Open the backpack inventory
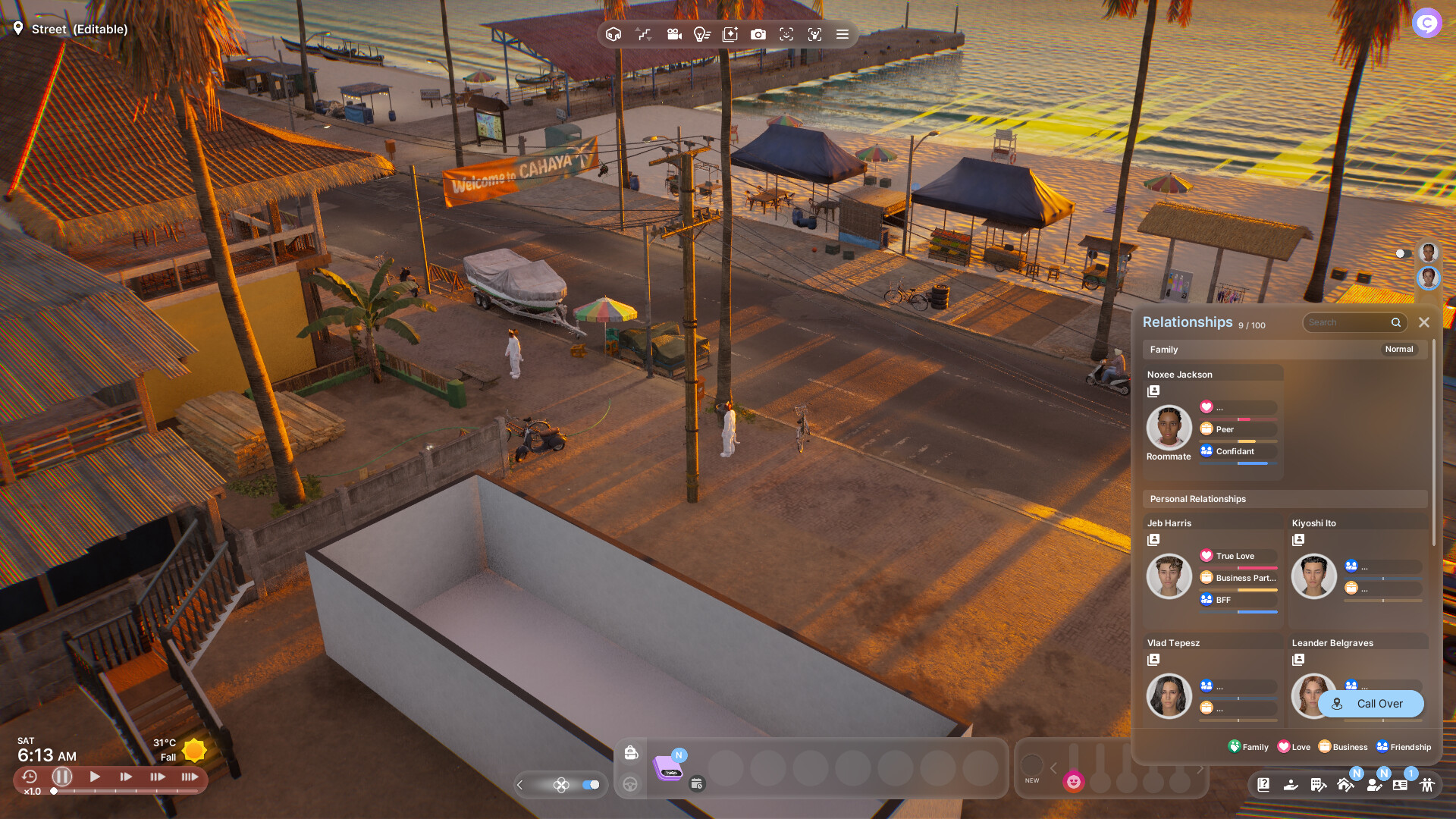Screen dimensions: 1456x819 coord(631,752)
